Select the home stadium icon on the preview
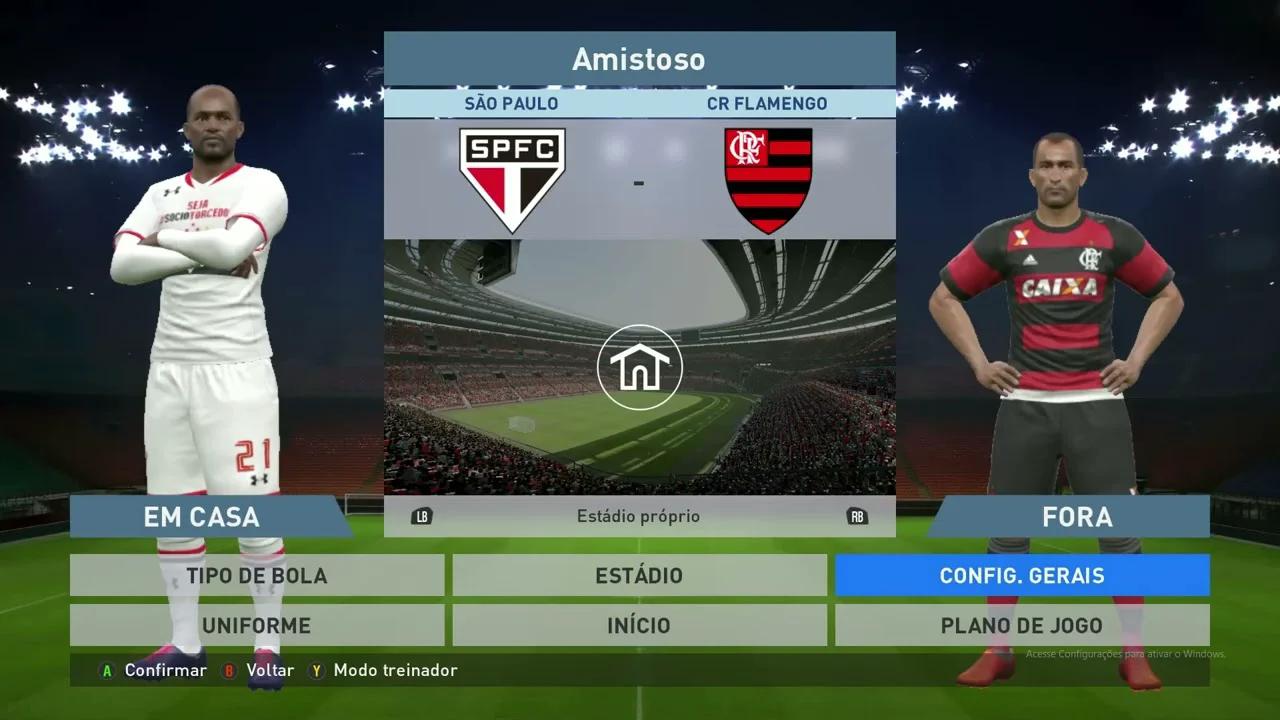Image resolution: width=1280 pixels, height=720 pixels. (x=639, y=367)
